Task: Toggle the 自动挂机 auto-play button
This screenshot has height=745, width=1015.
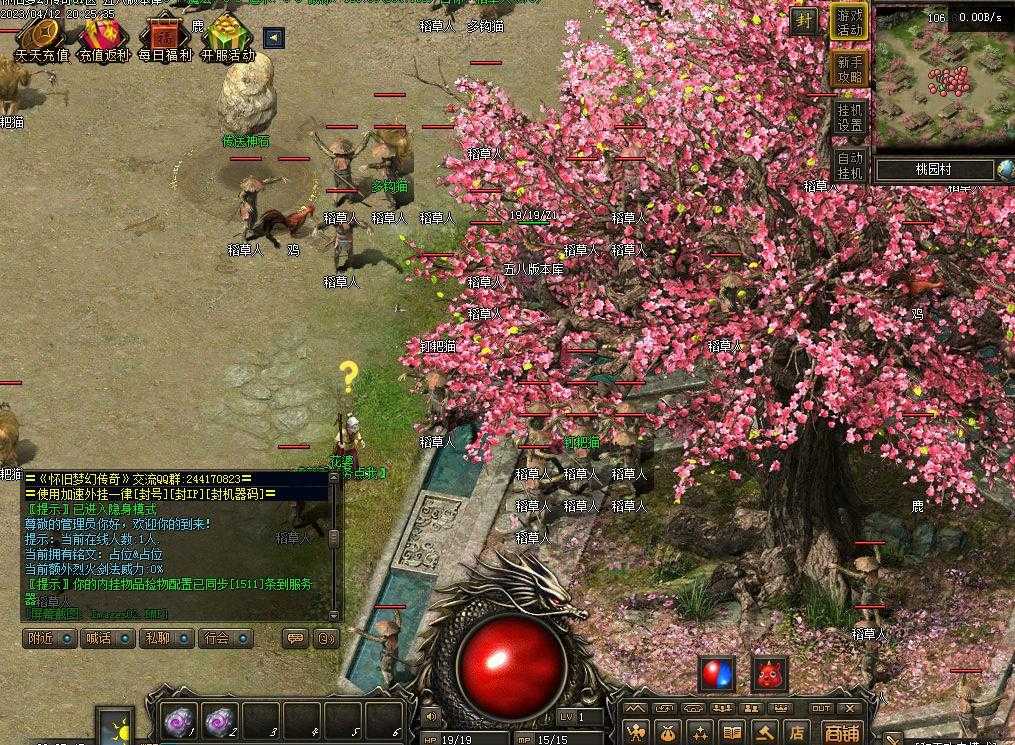Action: click(849, 165)
